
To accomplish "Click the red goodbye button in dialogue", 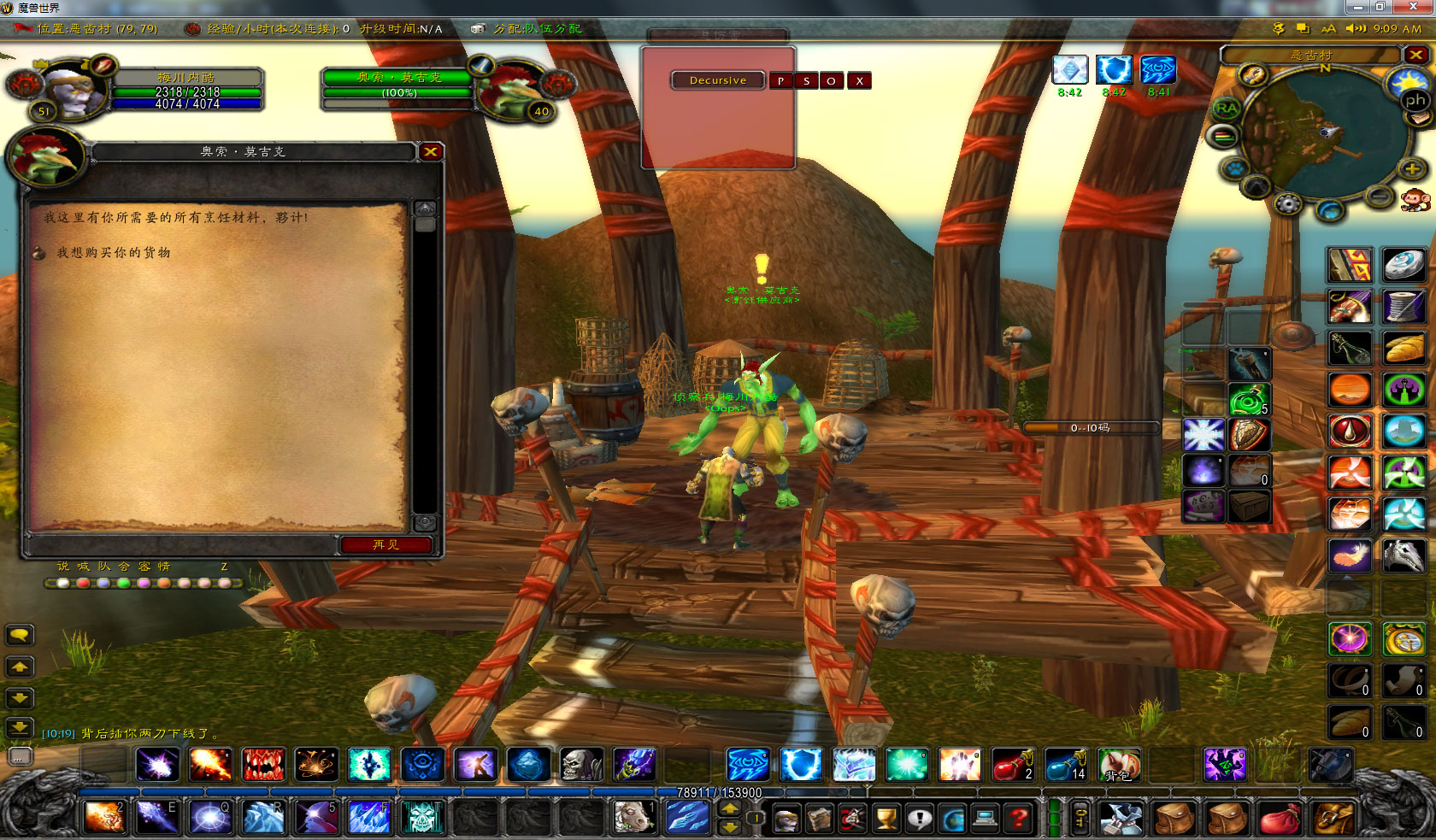I will (x=385, y=544).
